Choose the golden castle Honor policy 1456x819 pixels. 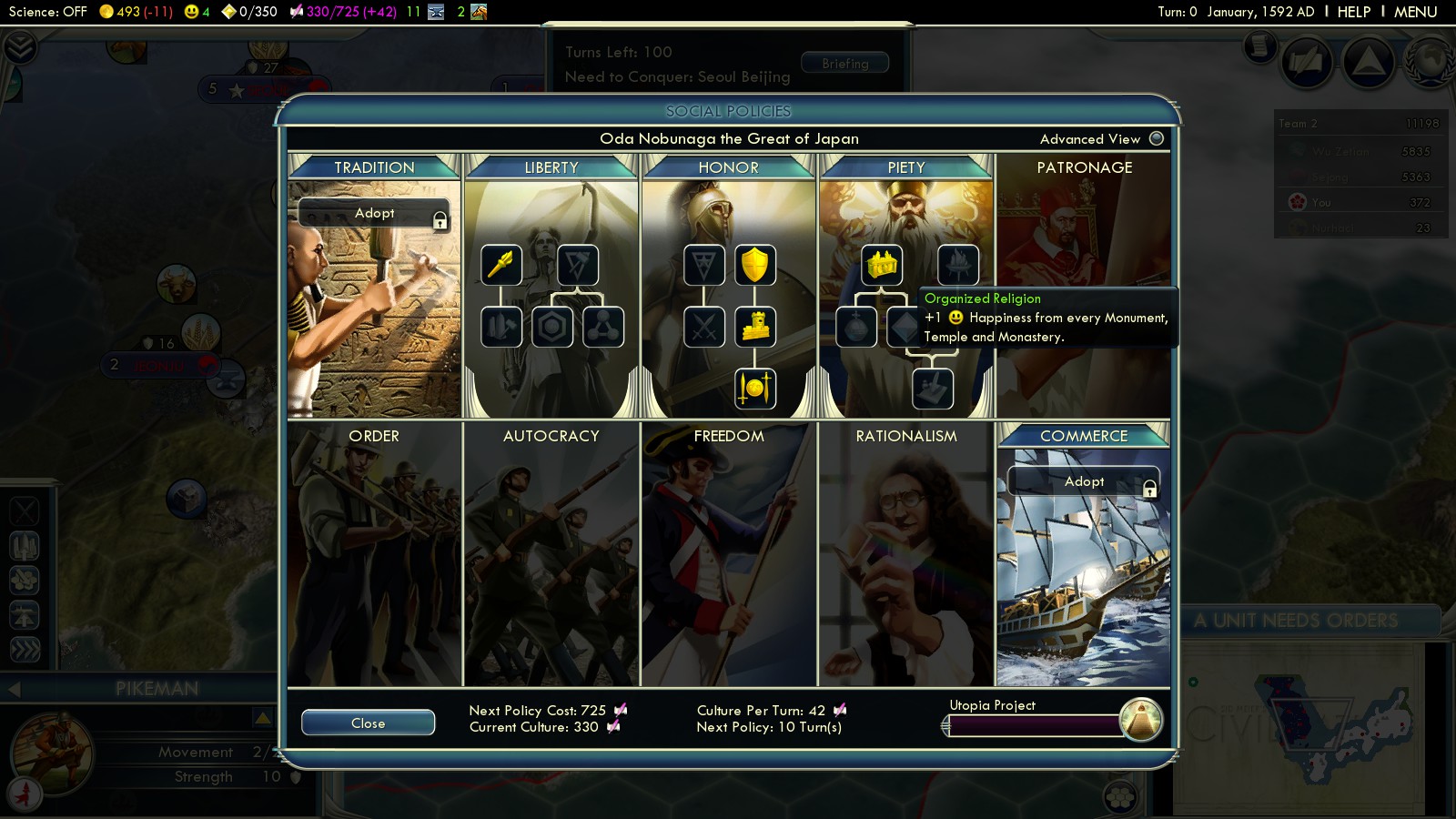click(754, 327)
